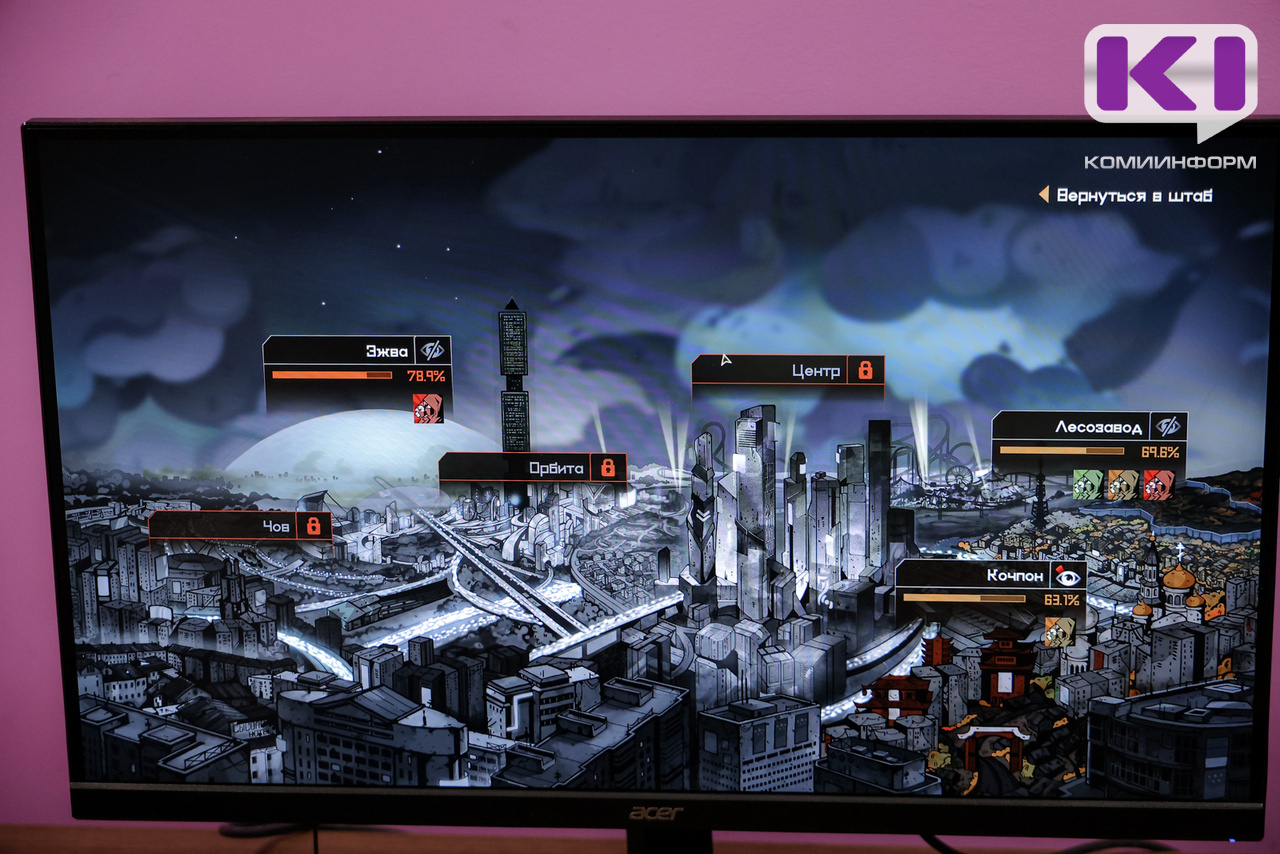The height and width of the screenshot is (854, 1280).
Task: Click the eye icon next to Кочпон
Action: click(1067, 575)
